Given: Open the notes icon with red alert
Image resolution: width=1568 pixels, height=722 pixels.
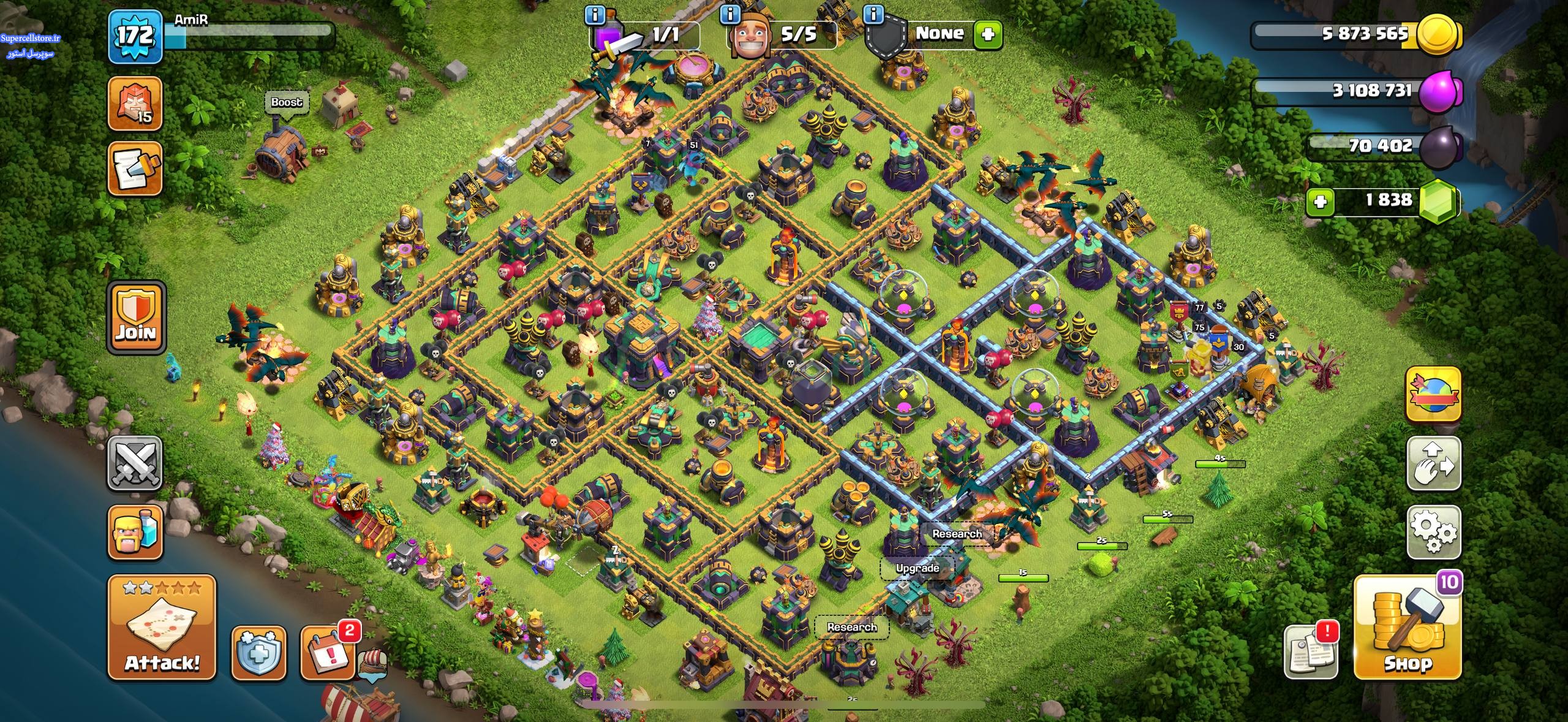Looking at the screenshot, I should 1311,652.
